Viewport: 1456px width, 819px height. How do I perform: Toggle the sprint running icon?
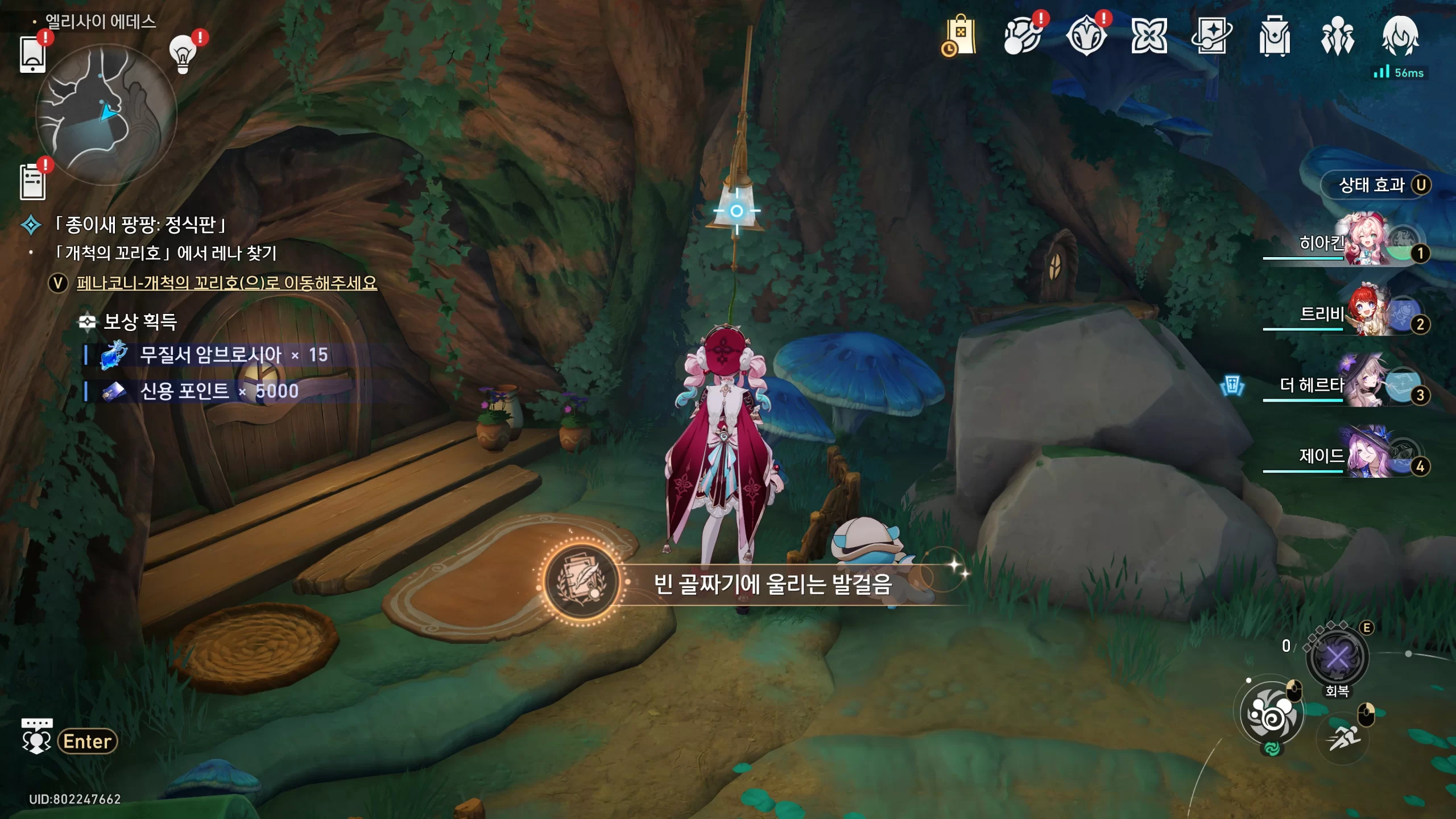(x=1343, y=739)
